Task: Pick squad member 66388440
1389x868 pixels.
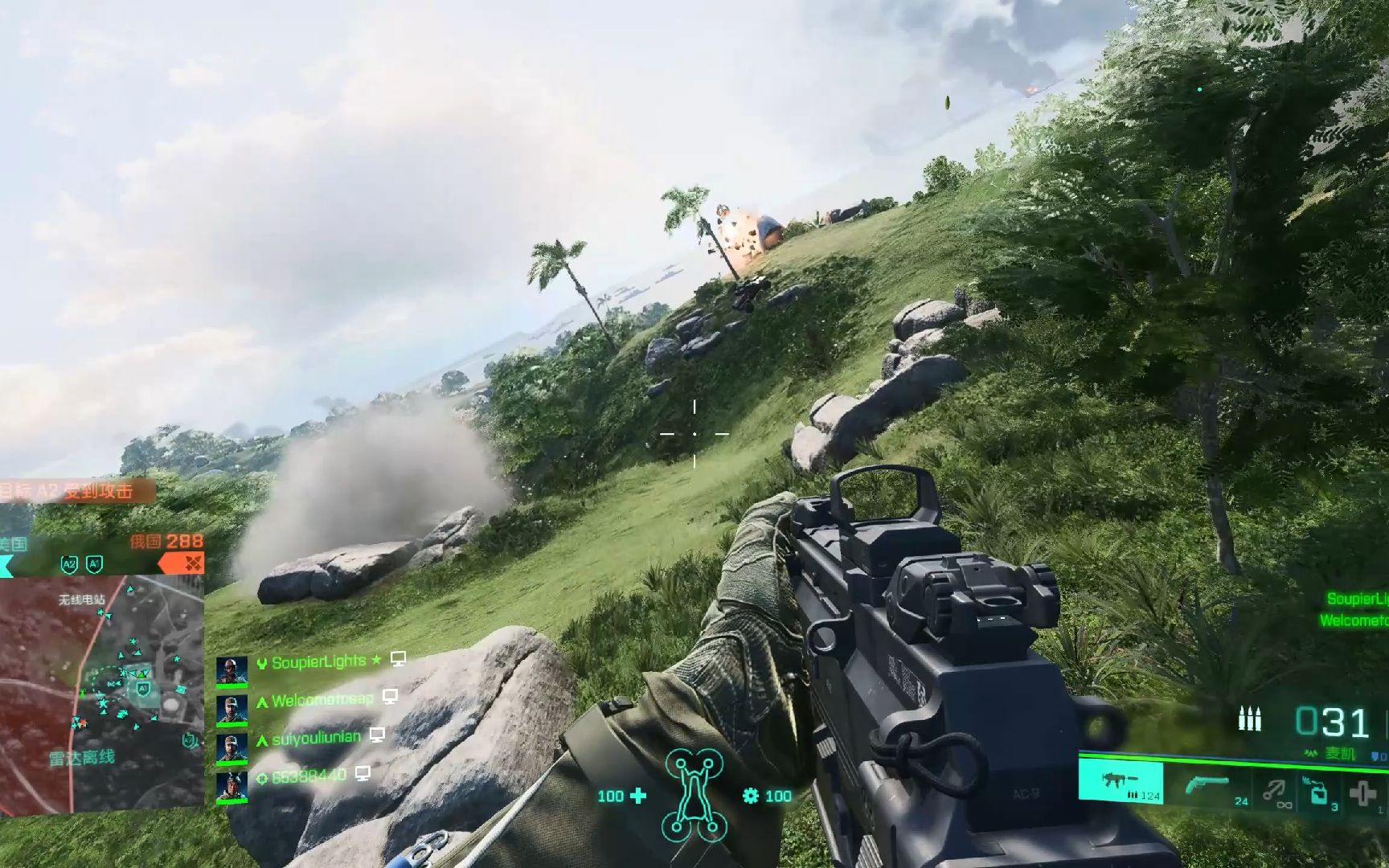Action: pos(309,776)
